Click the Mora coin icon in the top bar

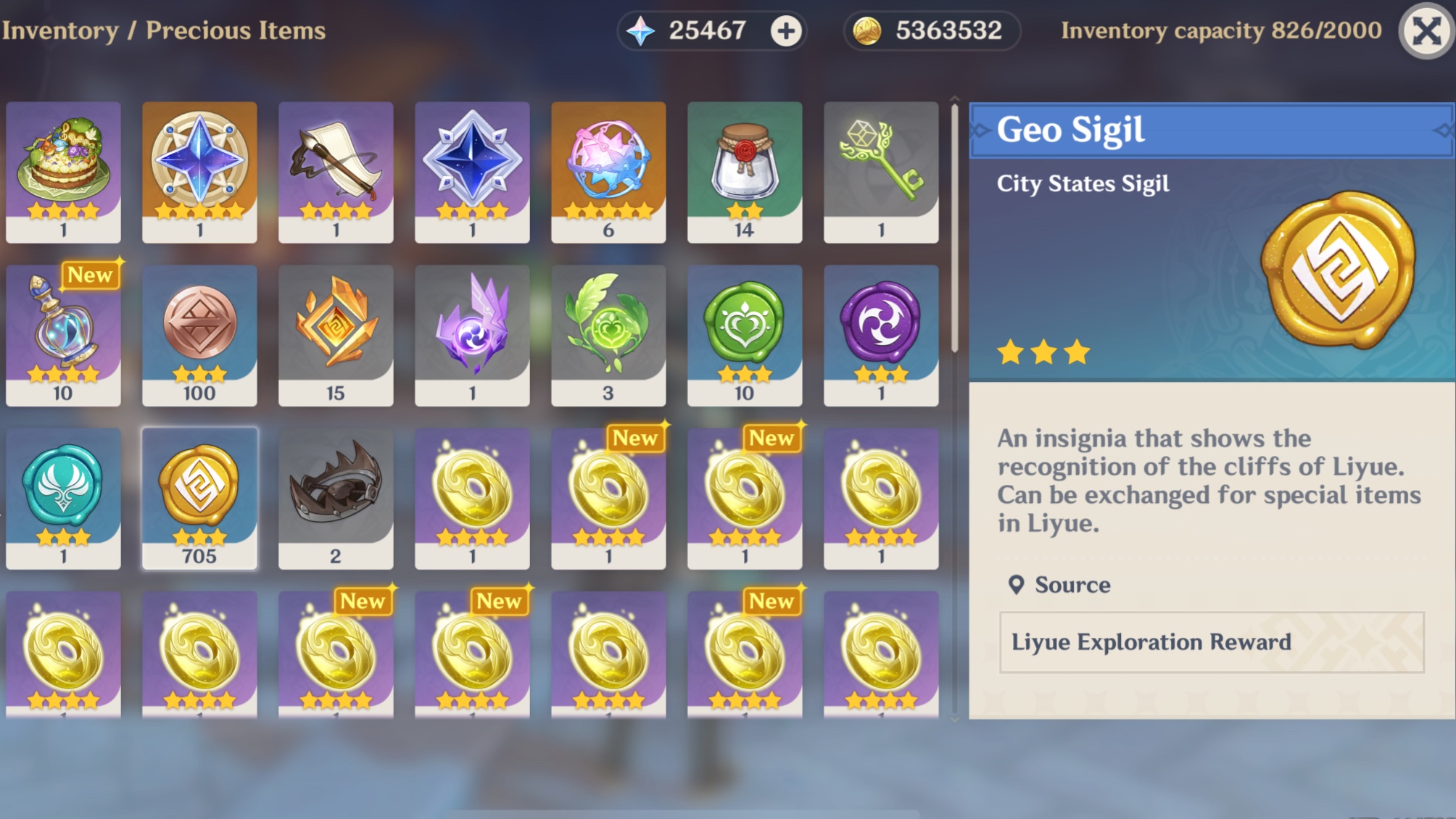pyautogui.click(x=870, y=30)
